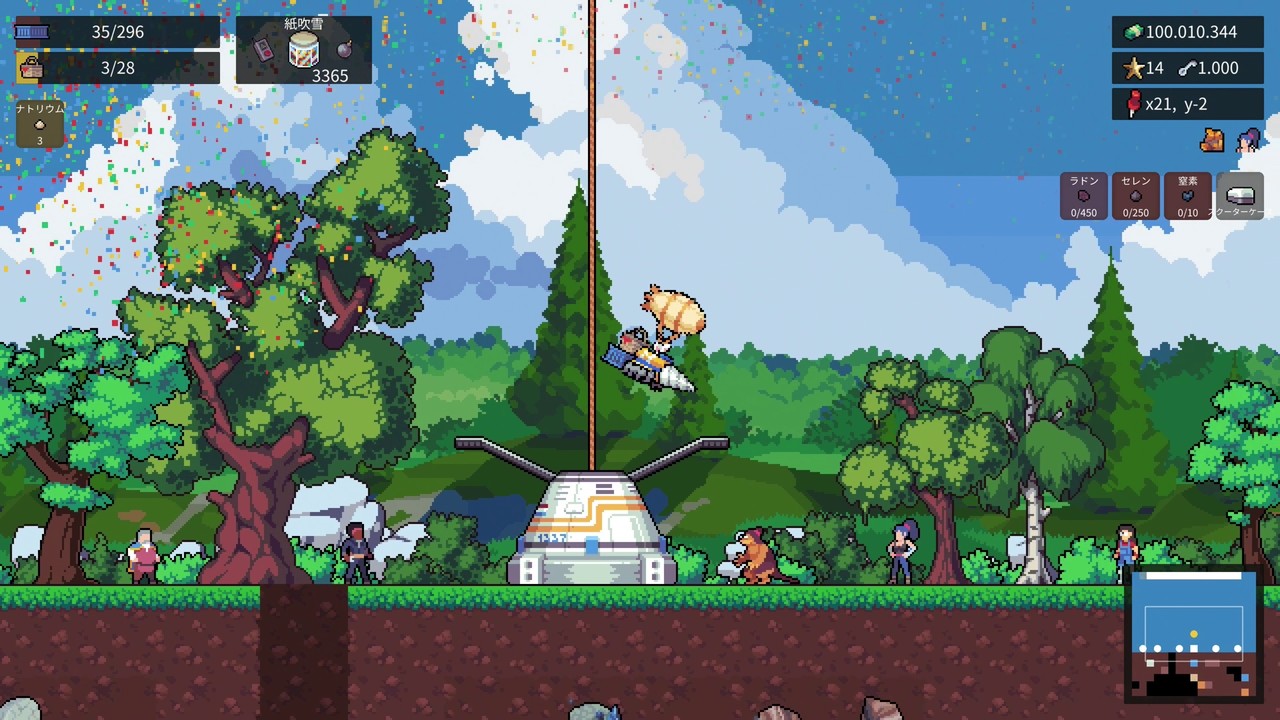This screenshot has width=1280, height=720.
Task: Open the スクーターケー (scooter cake) slot
Action: point(1240,196)
